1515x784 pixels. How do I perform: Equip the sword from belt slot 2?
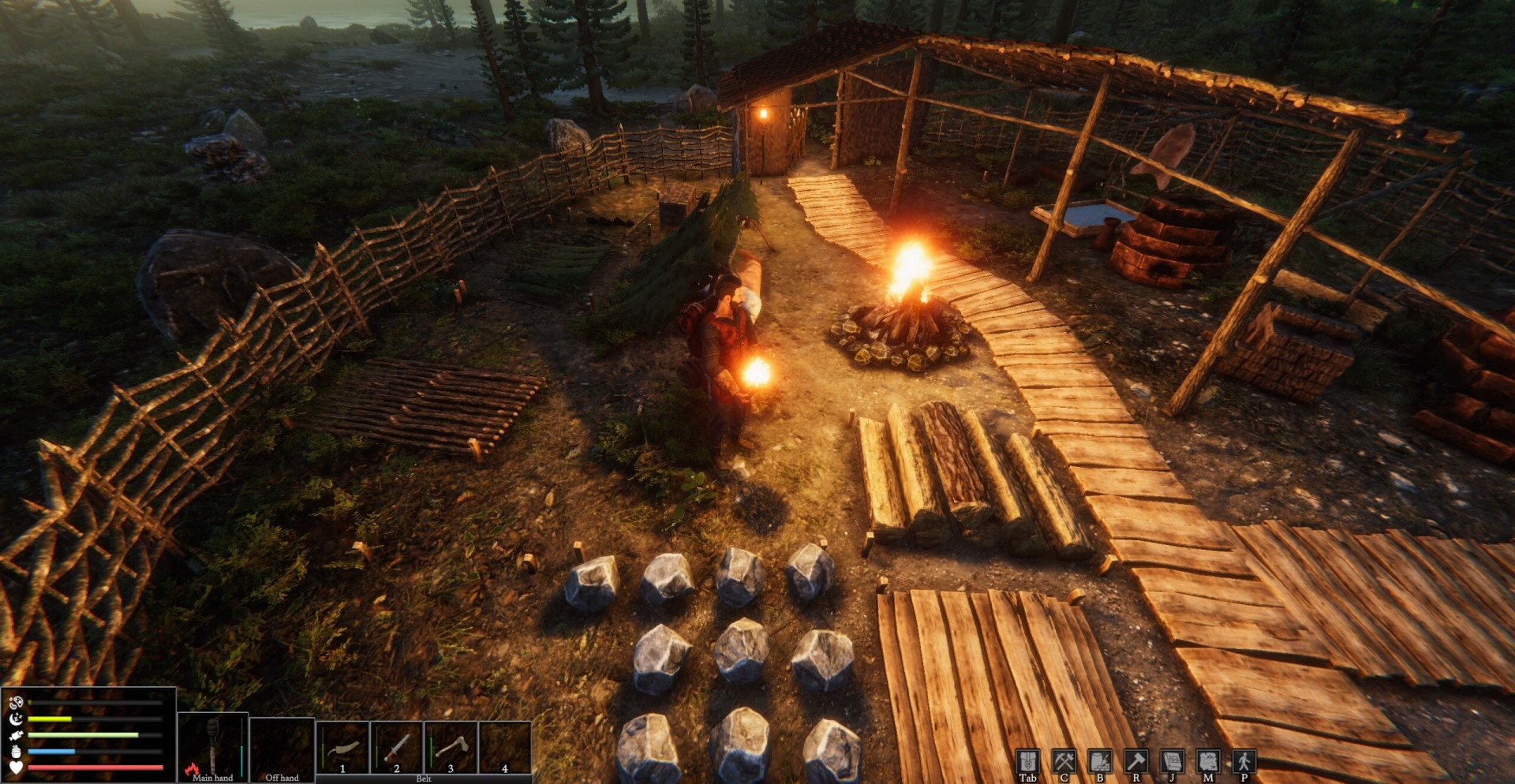coord(396,747)
